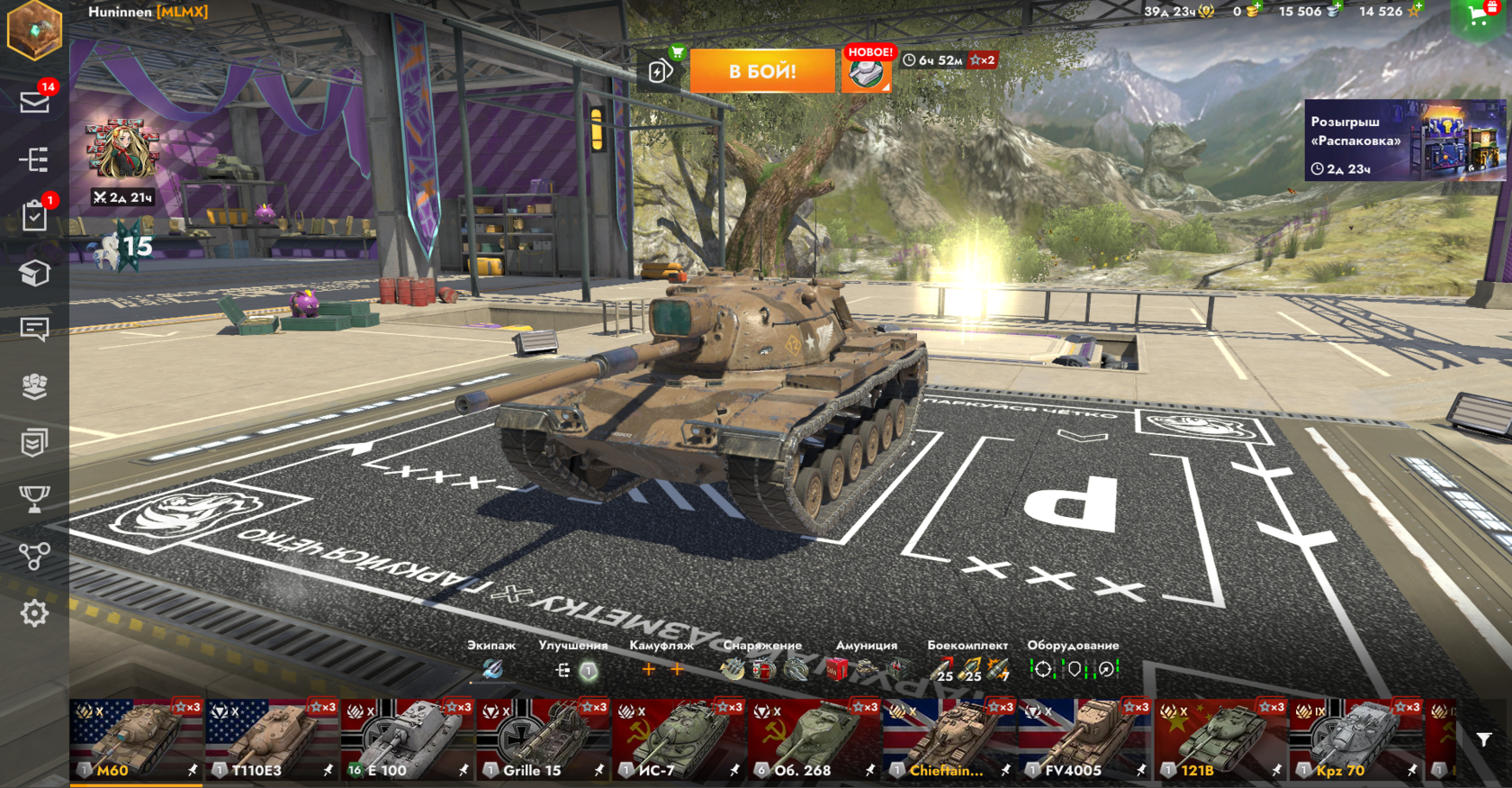This screenshot has width=1512, height=788.
Task: Start a battle with the В БОЙ! button
Action: point(762,71)
